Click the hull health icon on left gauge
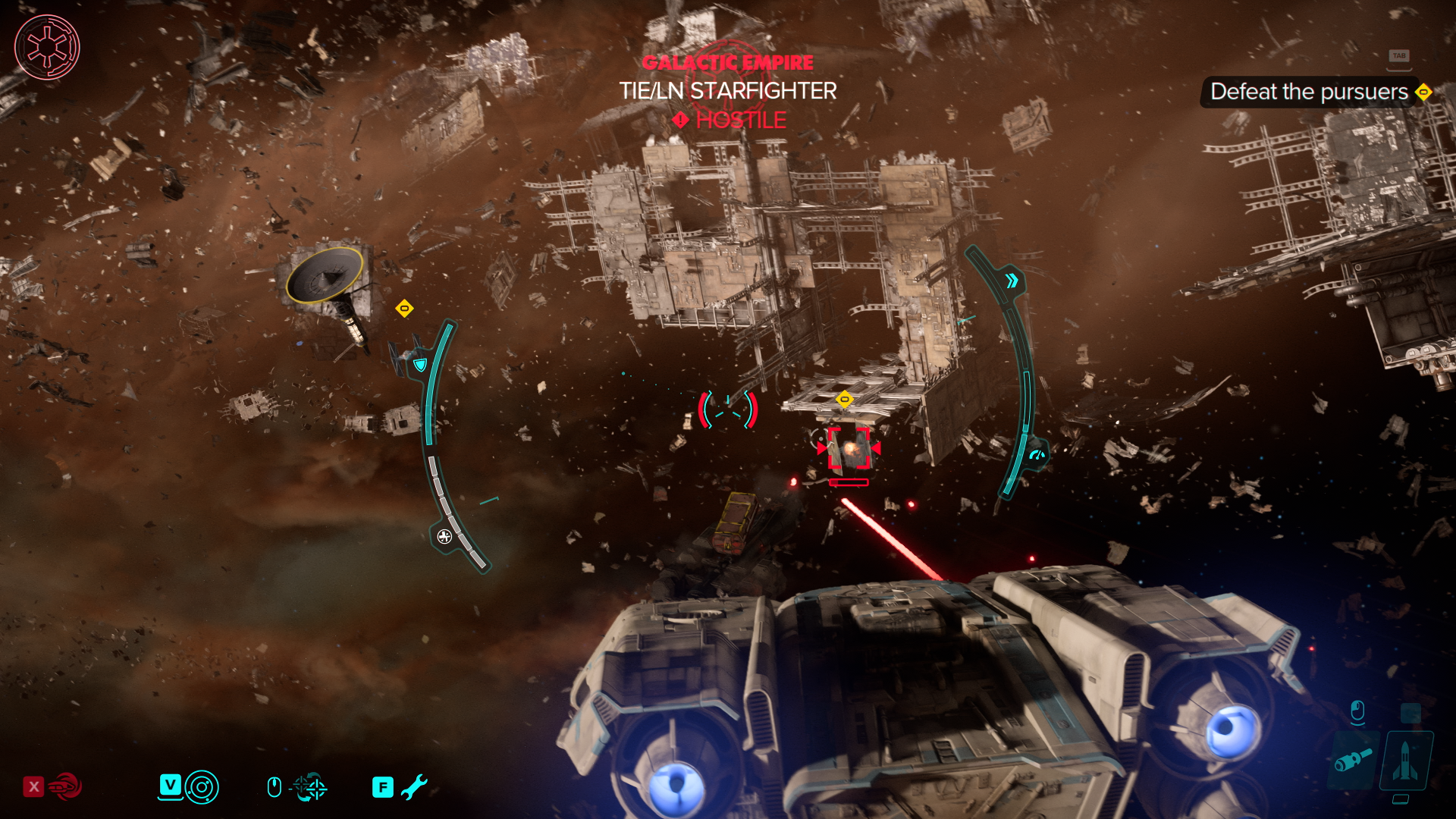This screenshot has width=1456, height=819. tap(444, 537)
